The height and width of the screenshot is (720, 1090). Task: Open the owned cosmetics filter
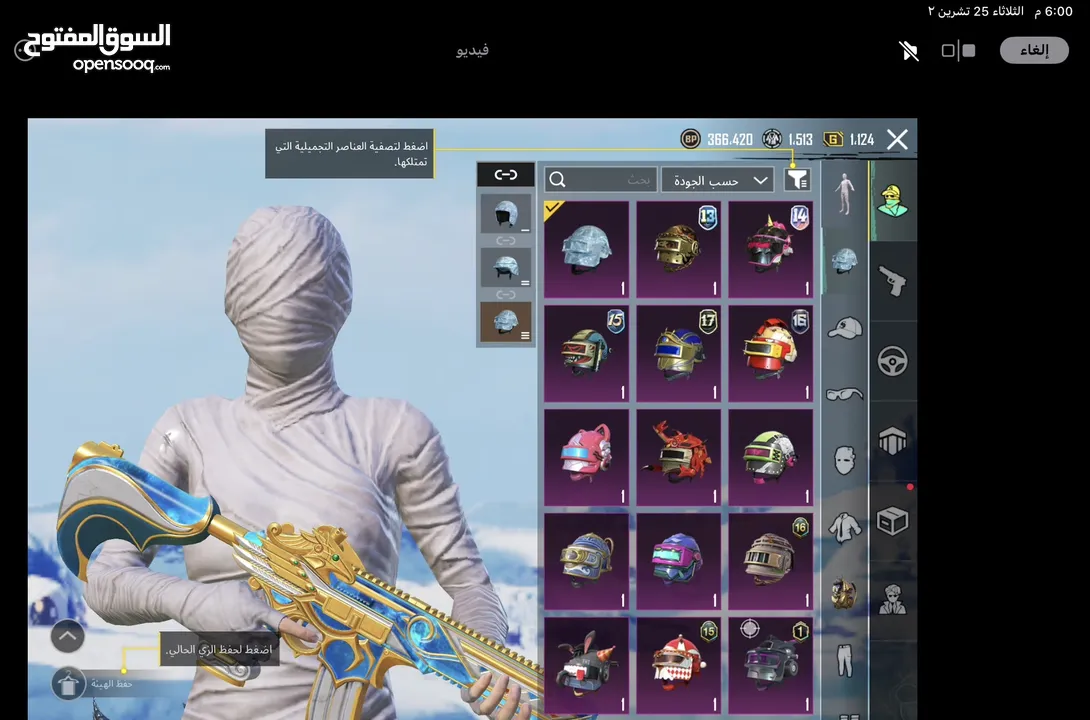tap(797, 180)
